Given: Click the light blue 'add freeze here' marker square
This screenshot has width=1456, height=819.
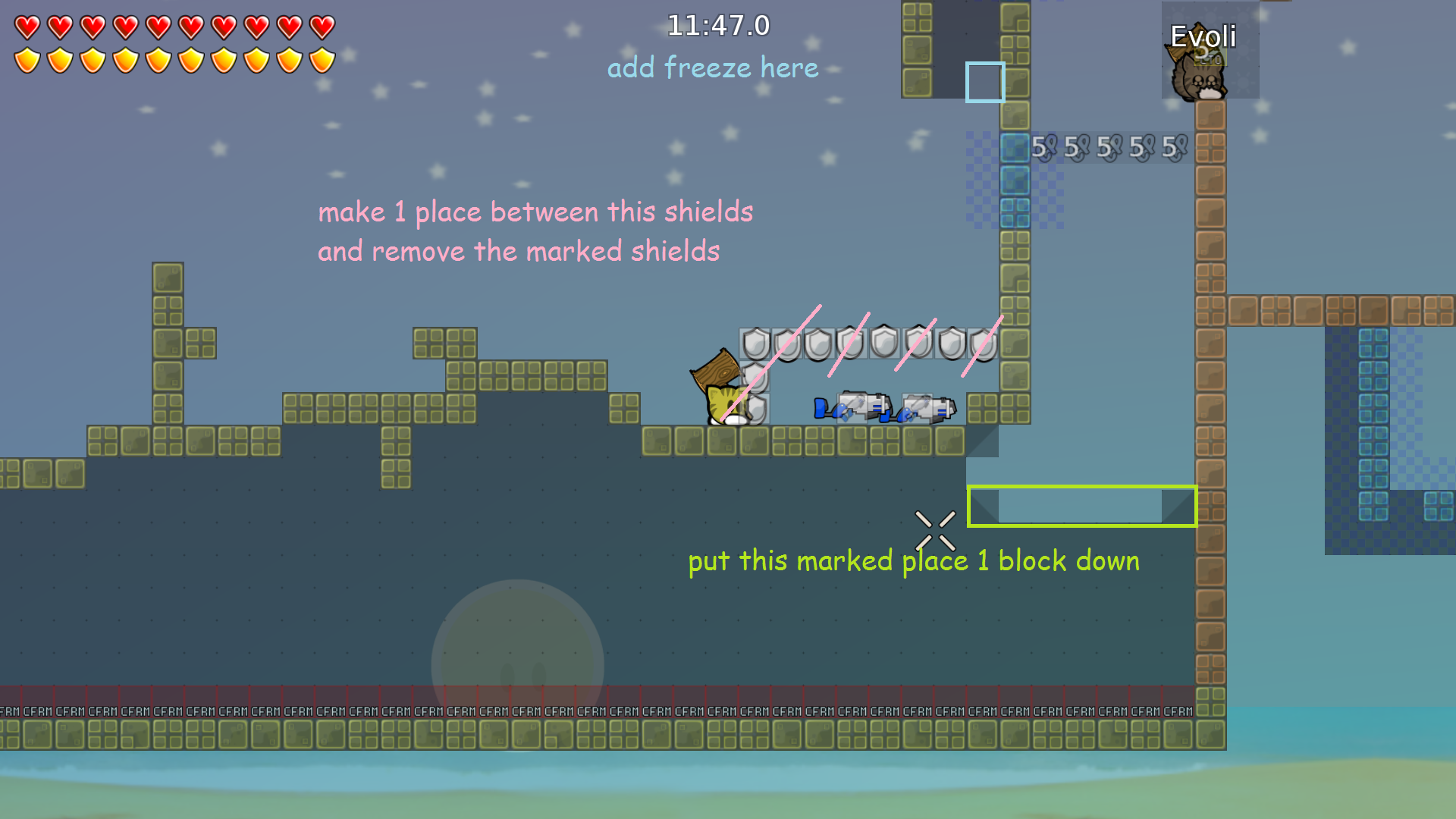Looking at the screenshot, I should click(985, 83).
